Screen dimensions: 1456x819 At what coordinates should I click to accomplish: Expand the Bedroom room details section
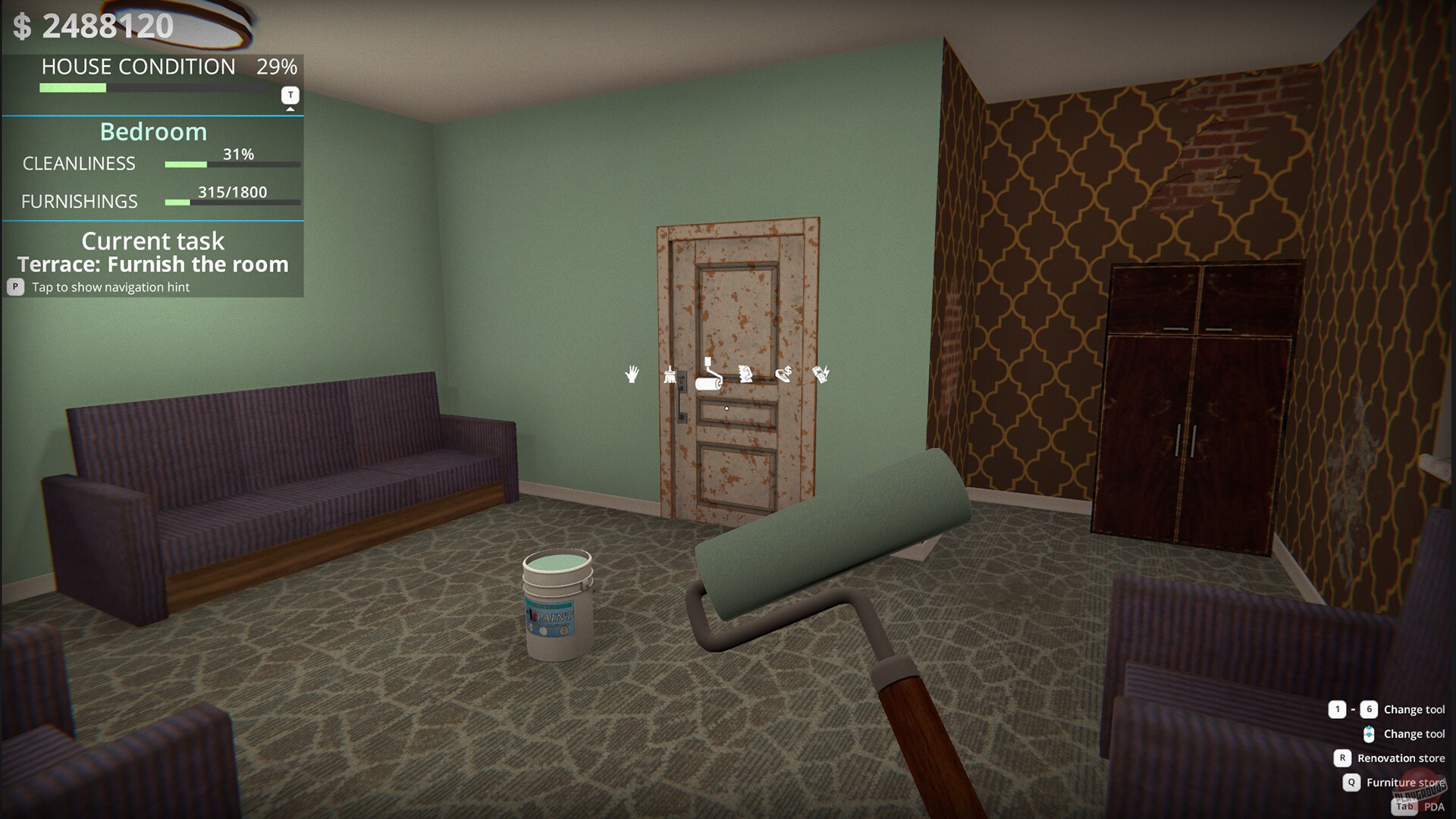(x=153, y=131)
